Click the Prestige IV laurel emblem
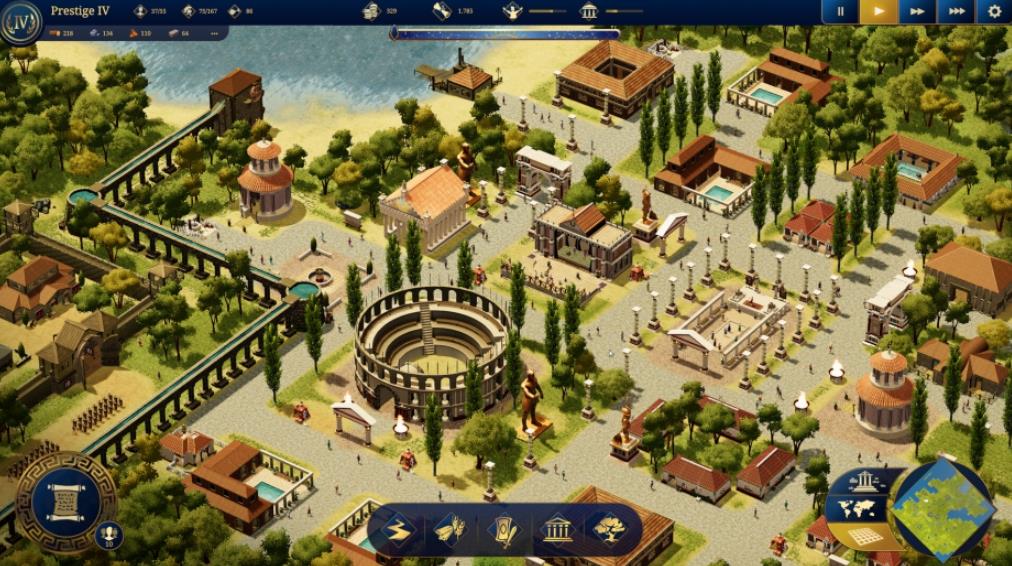Image resolution: width=1012 pixels, height=566 pixels. pyautogui.click(x=21, y=22)
